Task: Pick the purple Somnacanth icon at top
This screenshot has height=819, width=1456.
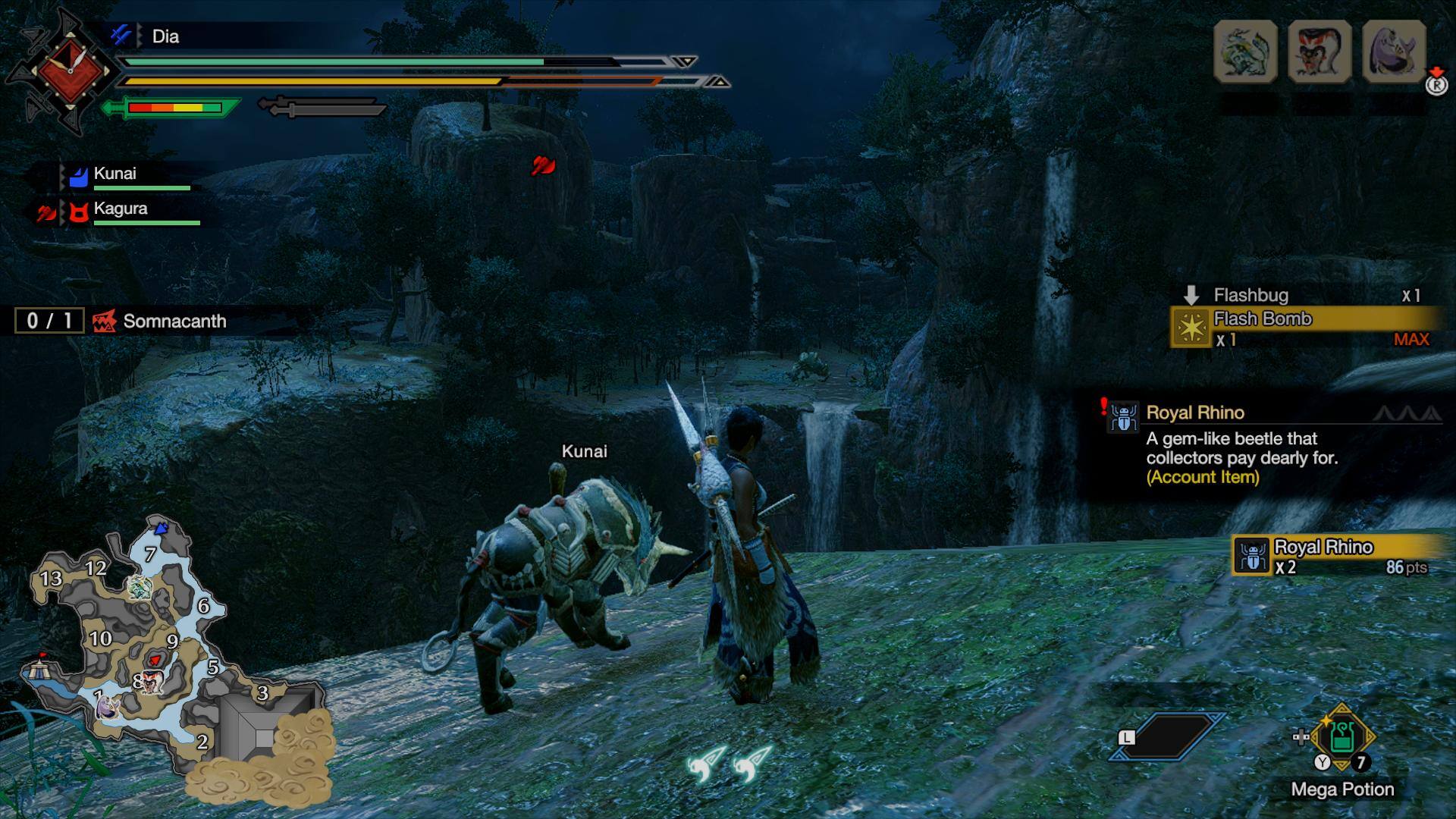Action: [x=1394, y=51]
